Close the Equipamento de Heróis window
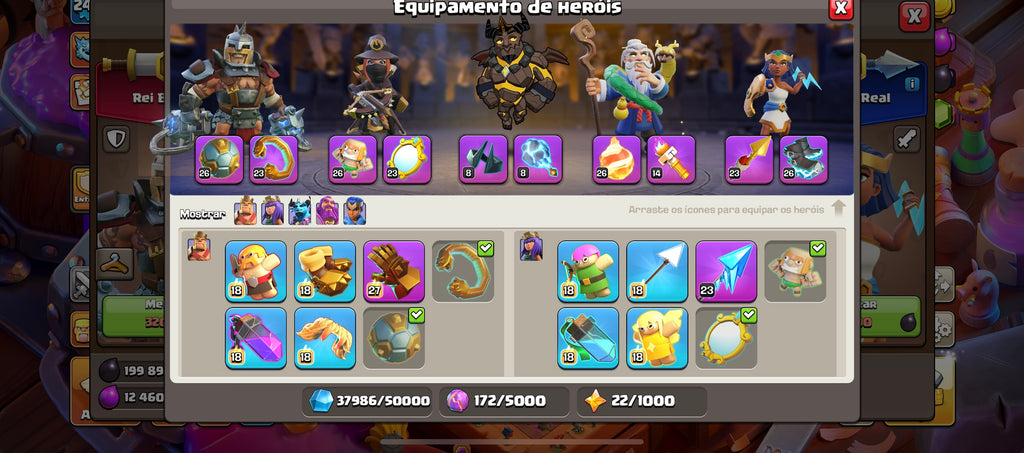The height and width of the screenshot is (453, 1024). [x=841, y=8]
